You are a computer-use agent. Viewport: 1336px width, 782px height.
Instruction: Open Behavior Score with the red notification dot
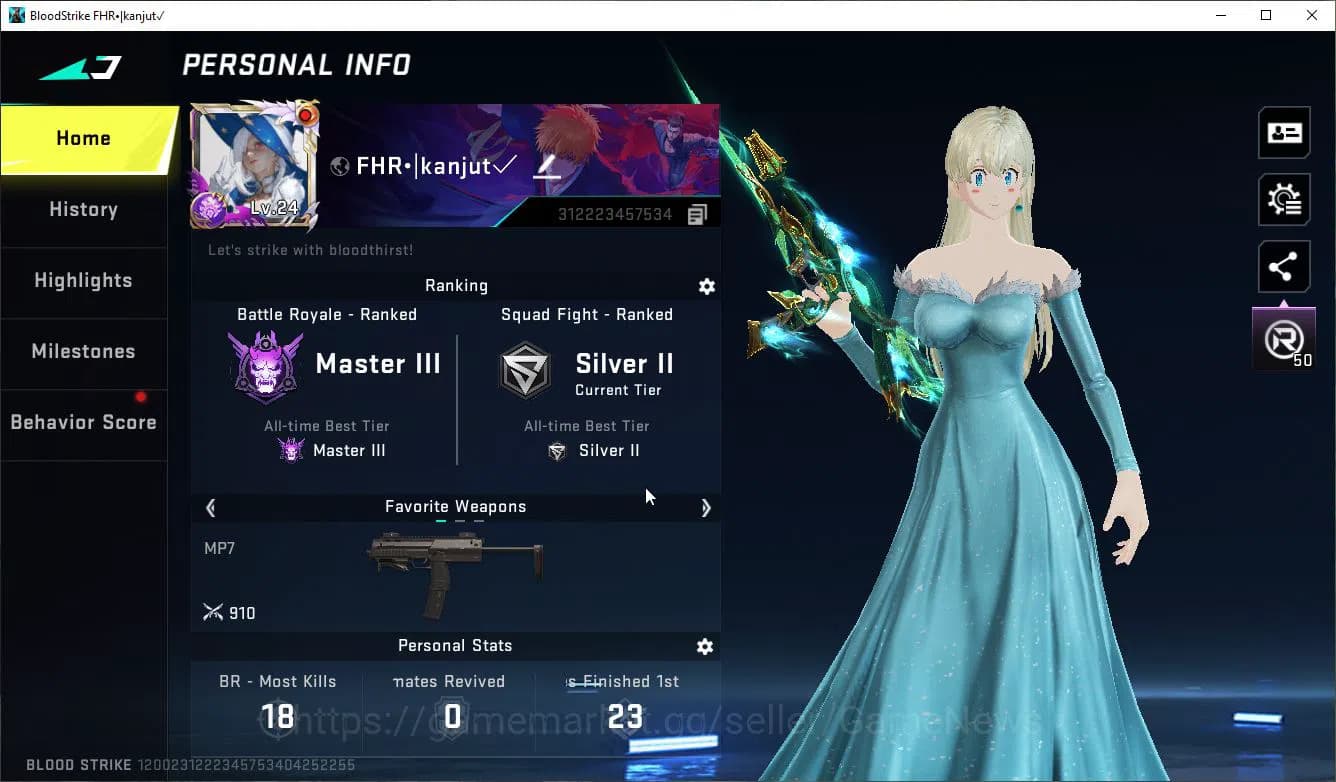tap(83, 422)
